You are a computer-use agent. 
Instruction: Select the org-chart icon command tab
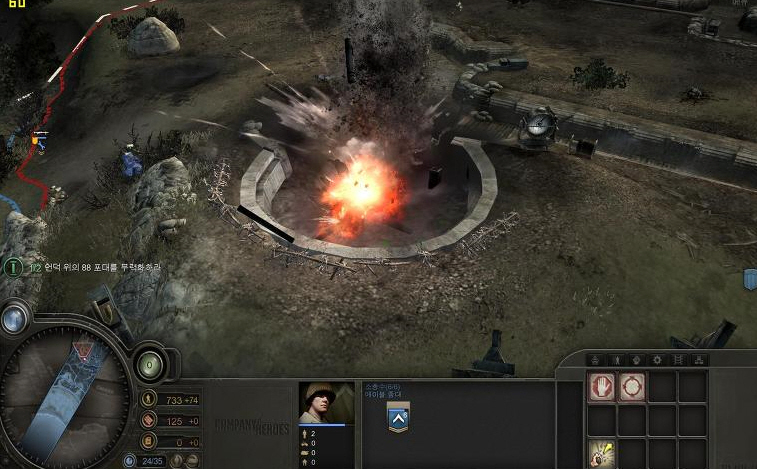pos(699,359)
